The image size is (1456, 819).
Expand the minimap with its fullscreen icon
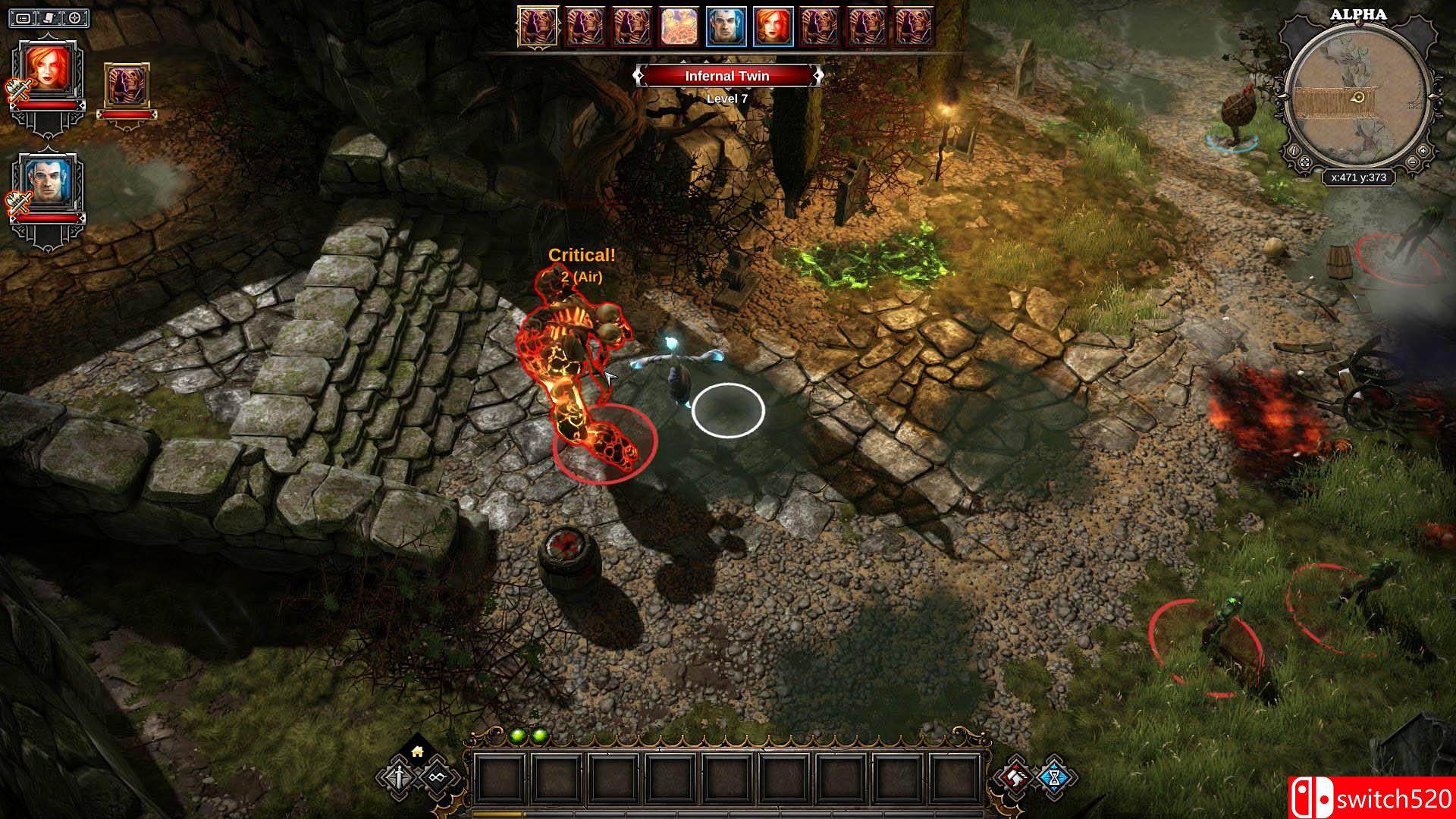[x=1305, y=163]
